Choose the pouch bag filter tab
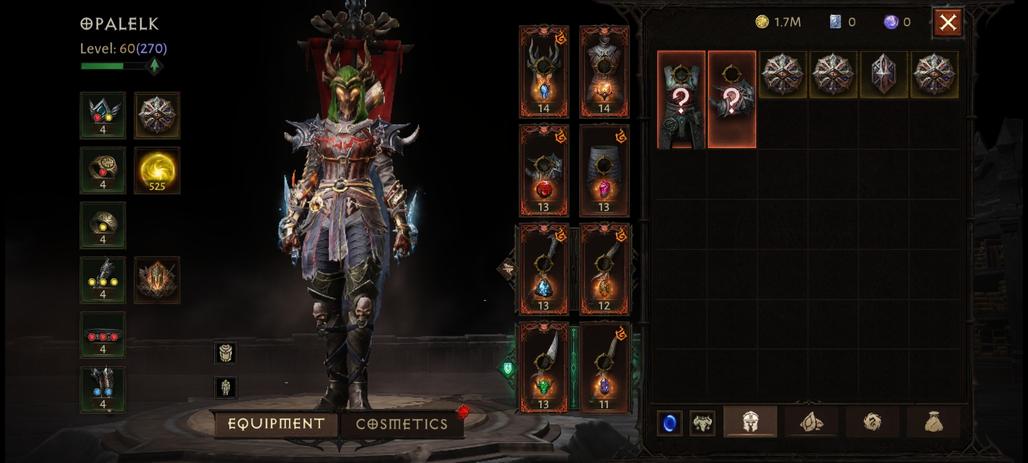Viewport: 1028px width, 463px height. click(933, 422)
